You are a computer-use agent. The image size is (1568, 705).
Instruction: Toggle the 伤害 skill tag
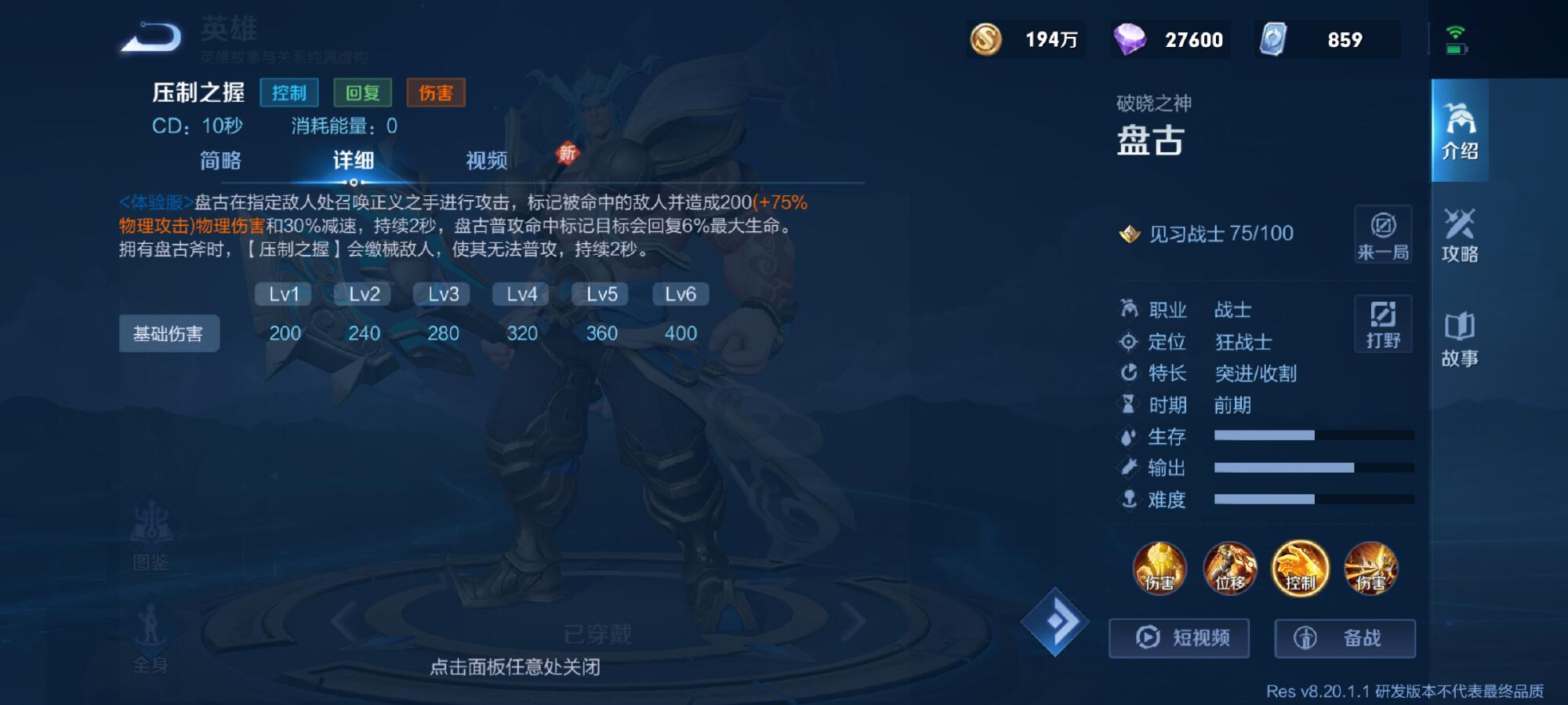[x=436, y=93]
